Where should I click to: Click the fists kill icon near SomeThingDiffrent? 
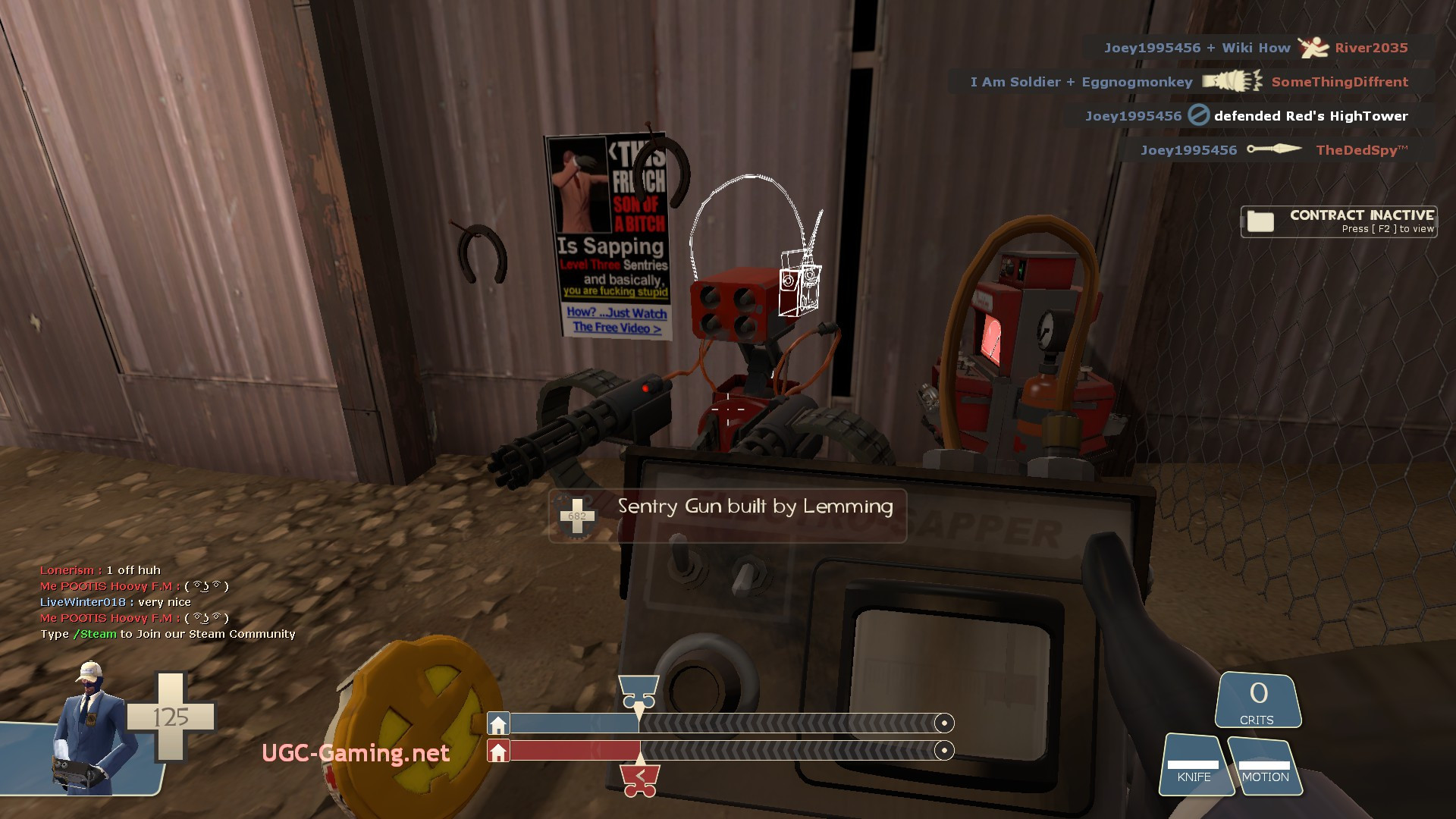pos(1228,81)
